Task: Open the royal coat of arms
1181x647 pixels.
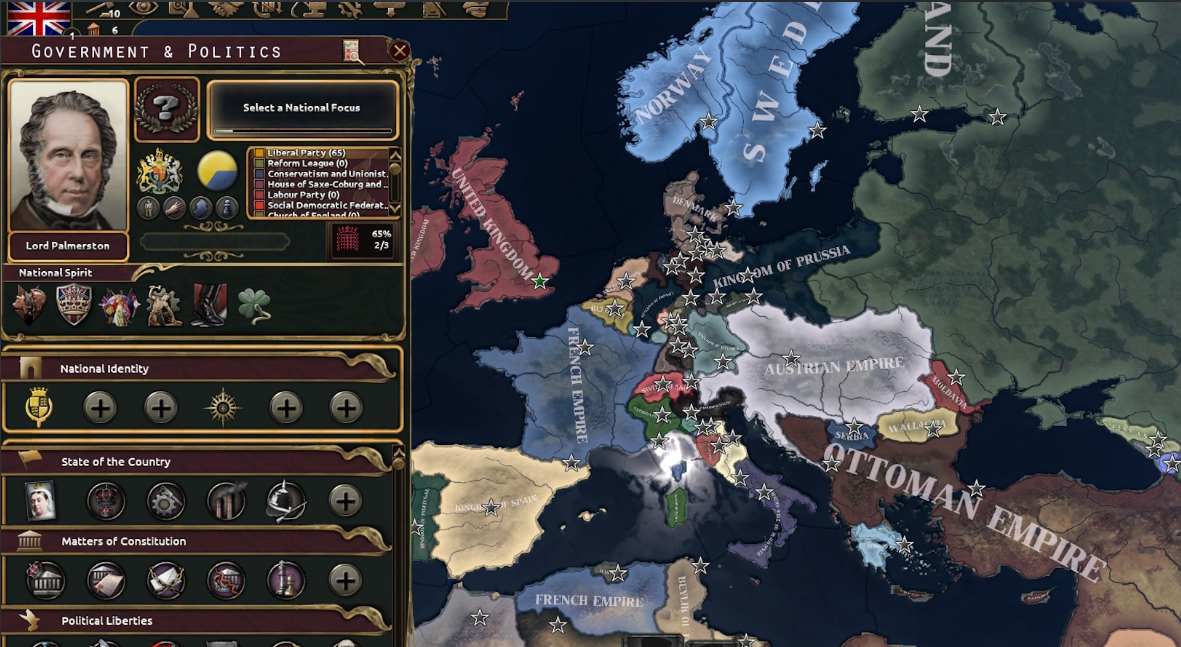Action: 159,171
